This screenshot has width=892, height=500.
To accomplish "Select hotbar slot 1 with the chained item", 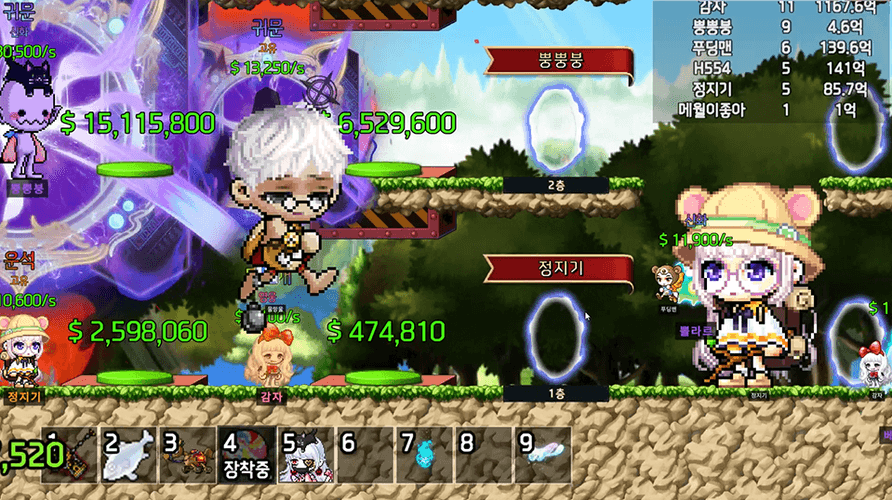I will [x=71, y=457].
